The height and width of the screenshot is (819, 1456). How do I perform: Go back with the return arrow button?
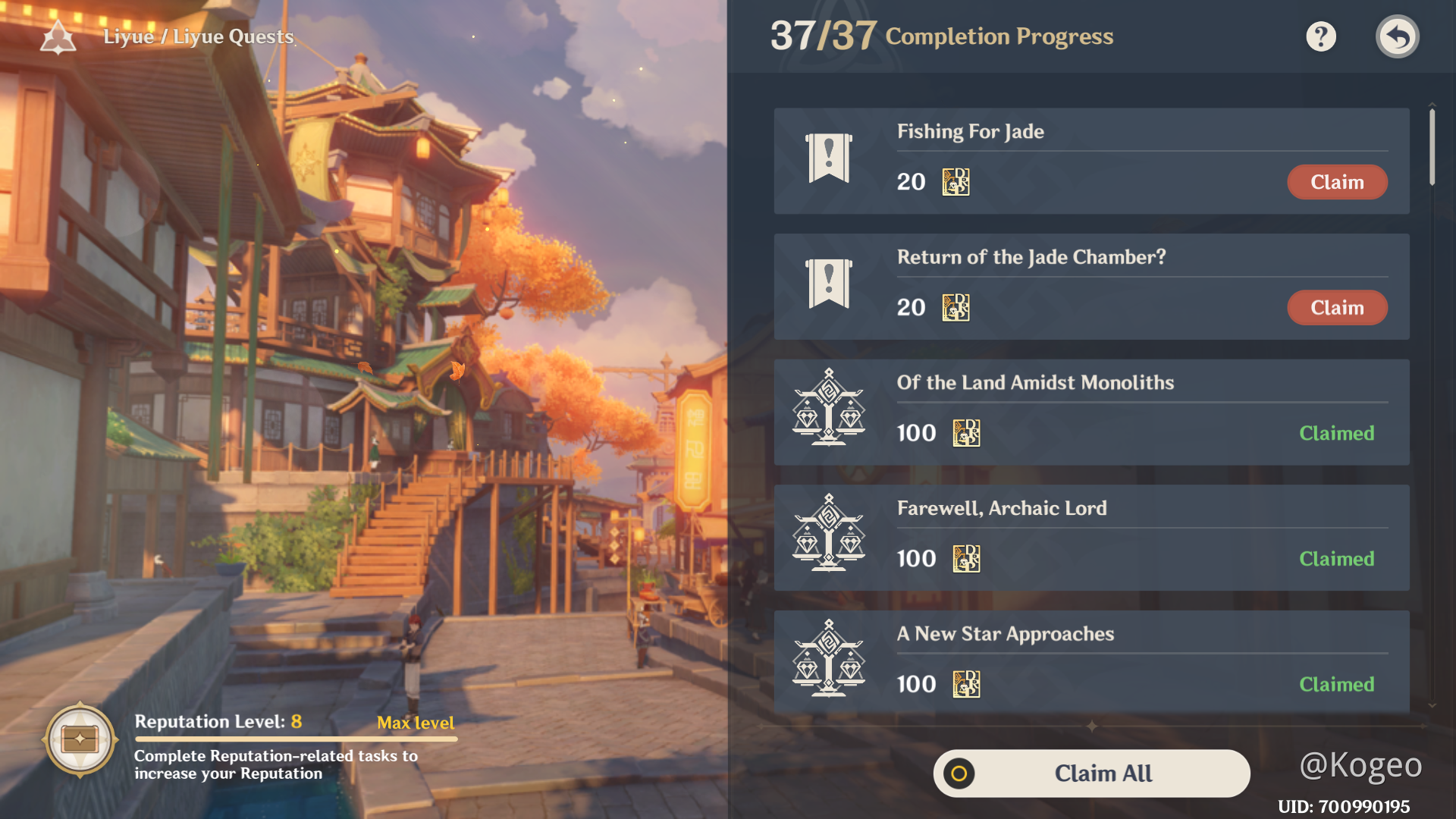click(1397, 36)
